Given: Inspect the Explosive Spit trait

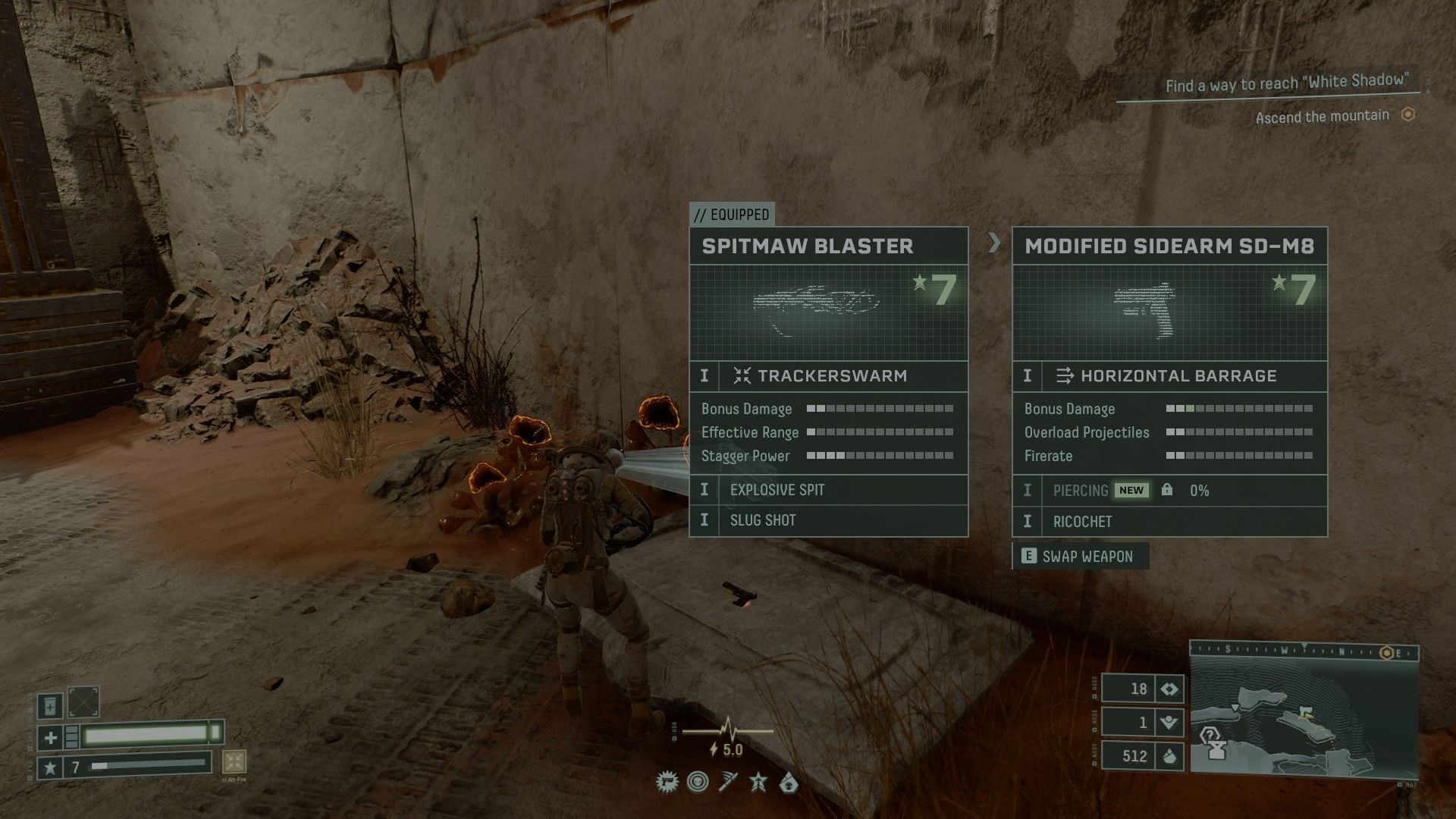Looking at the screenshot, I should (x=828, y=490).
